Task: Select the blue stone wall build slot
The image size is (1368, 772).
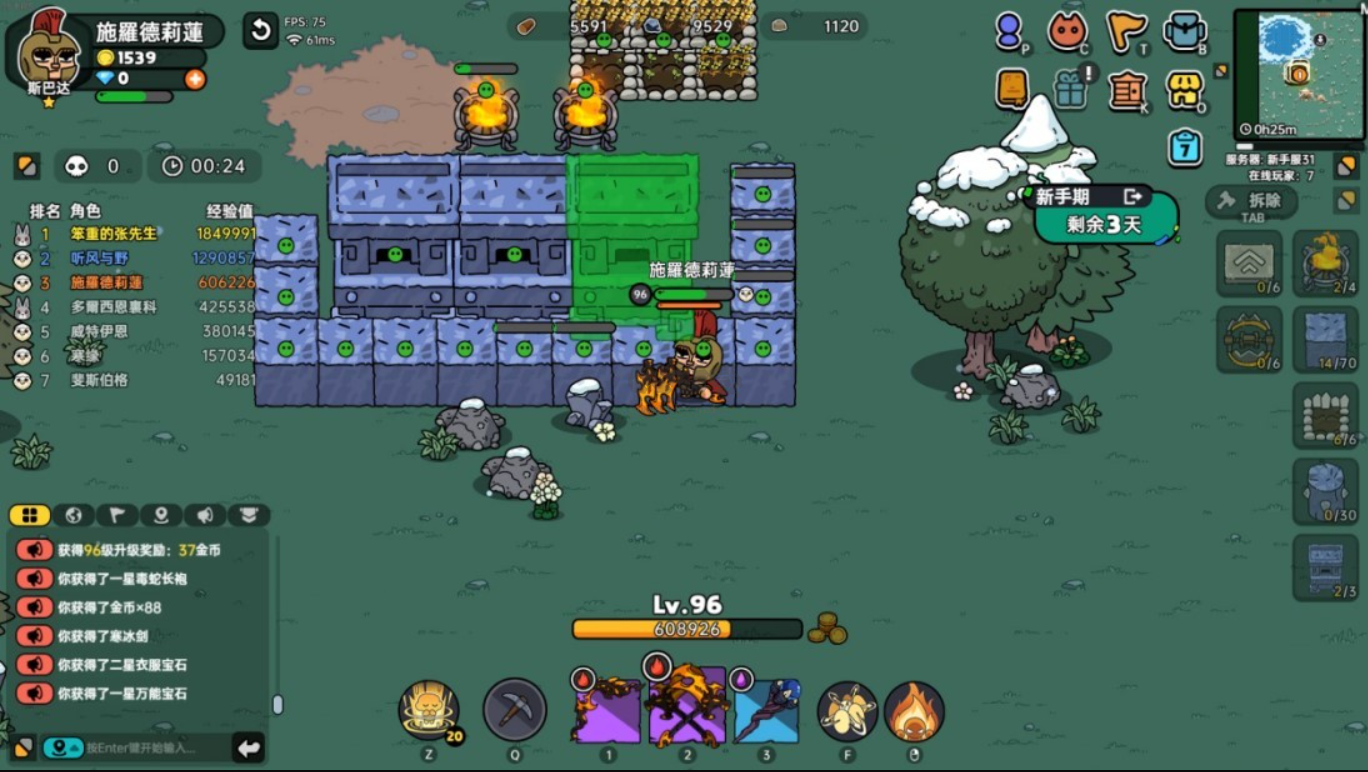Action: [x=1325, y=340]
